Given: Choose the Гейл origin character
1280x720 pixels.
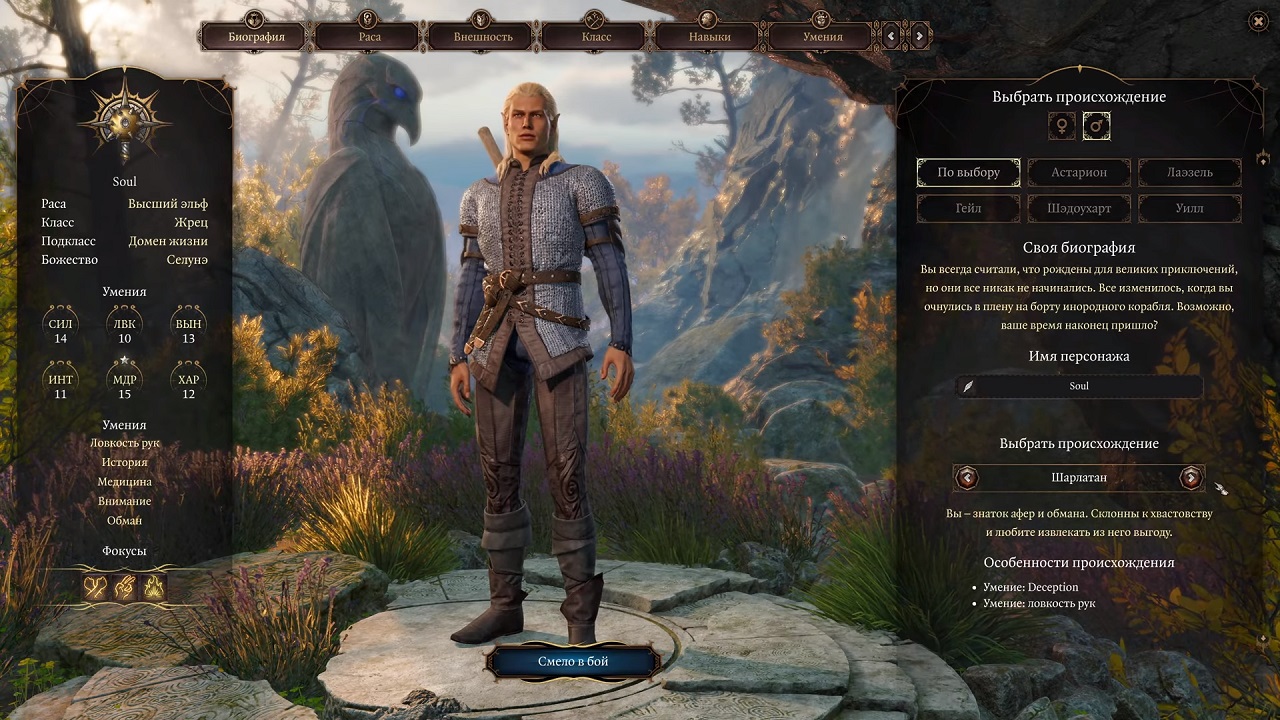Looking at the screenshot, I should coord(968,208).
